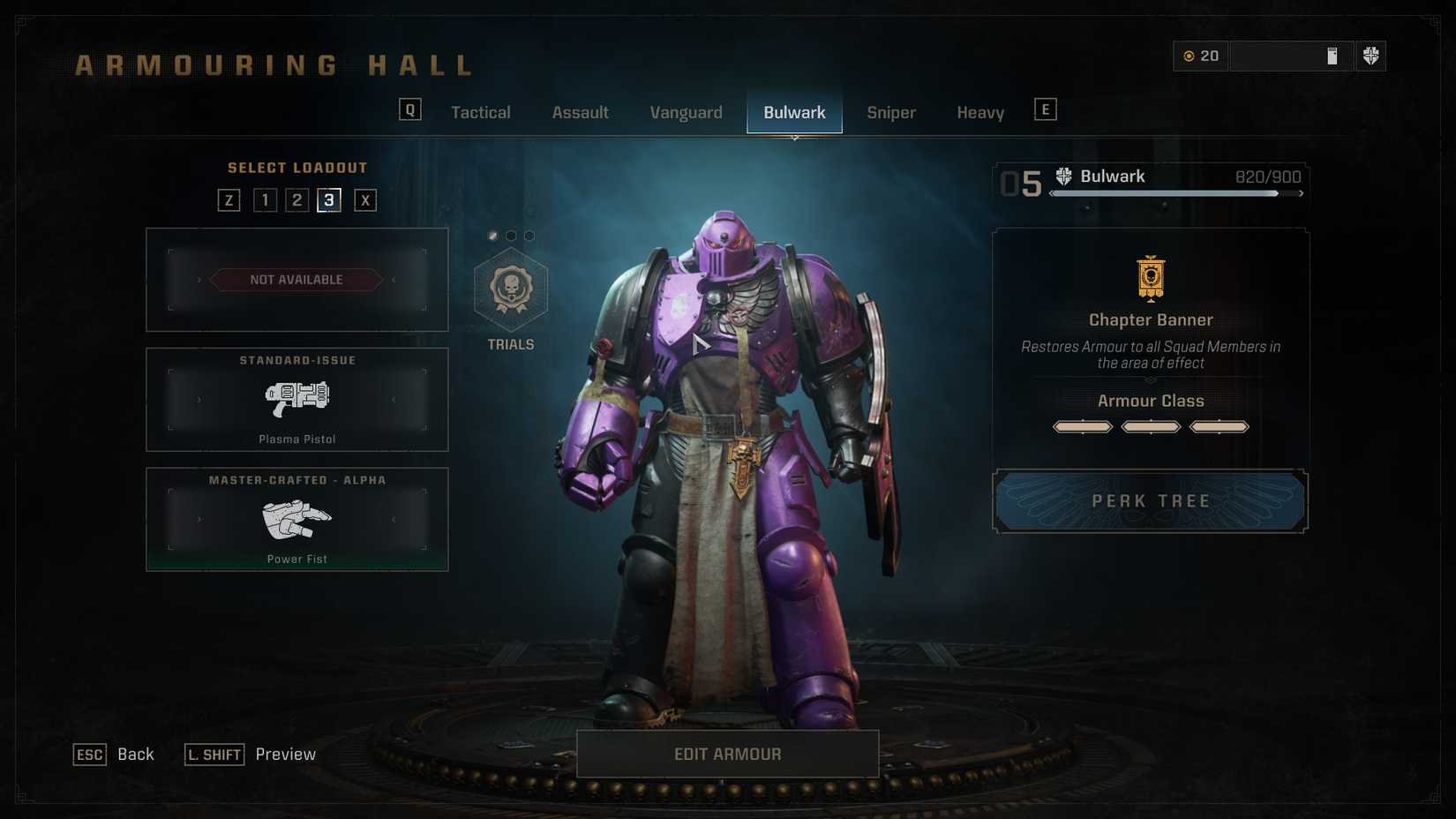The height and width of the screenshot is (819, 1456).
Task: Open the Perk Tree
Action: (1149, 500)
